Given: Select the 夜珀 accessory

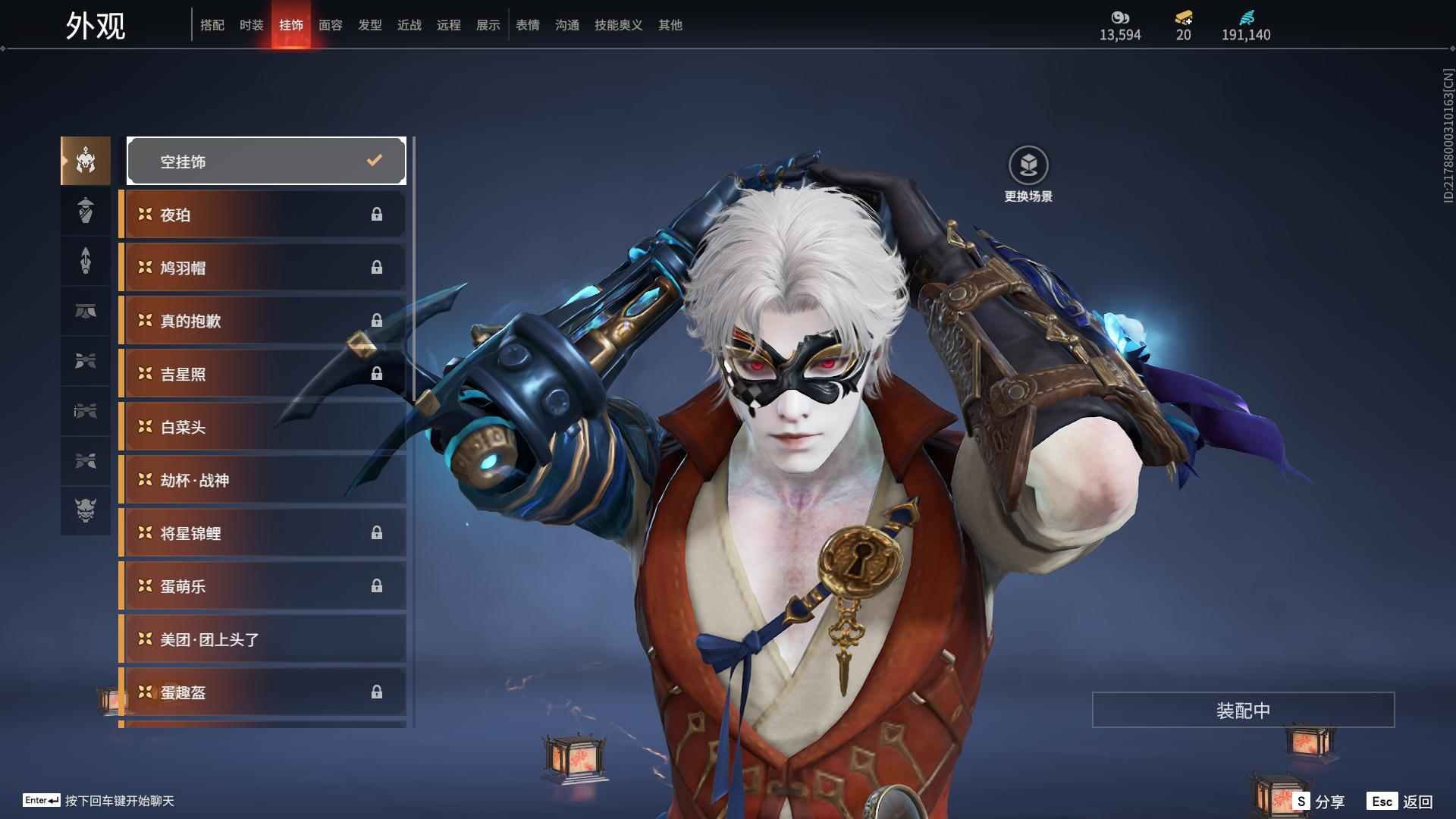Looking at the screenshot, I should pos(262,215).
